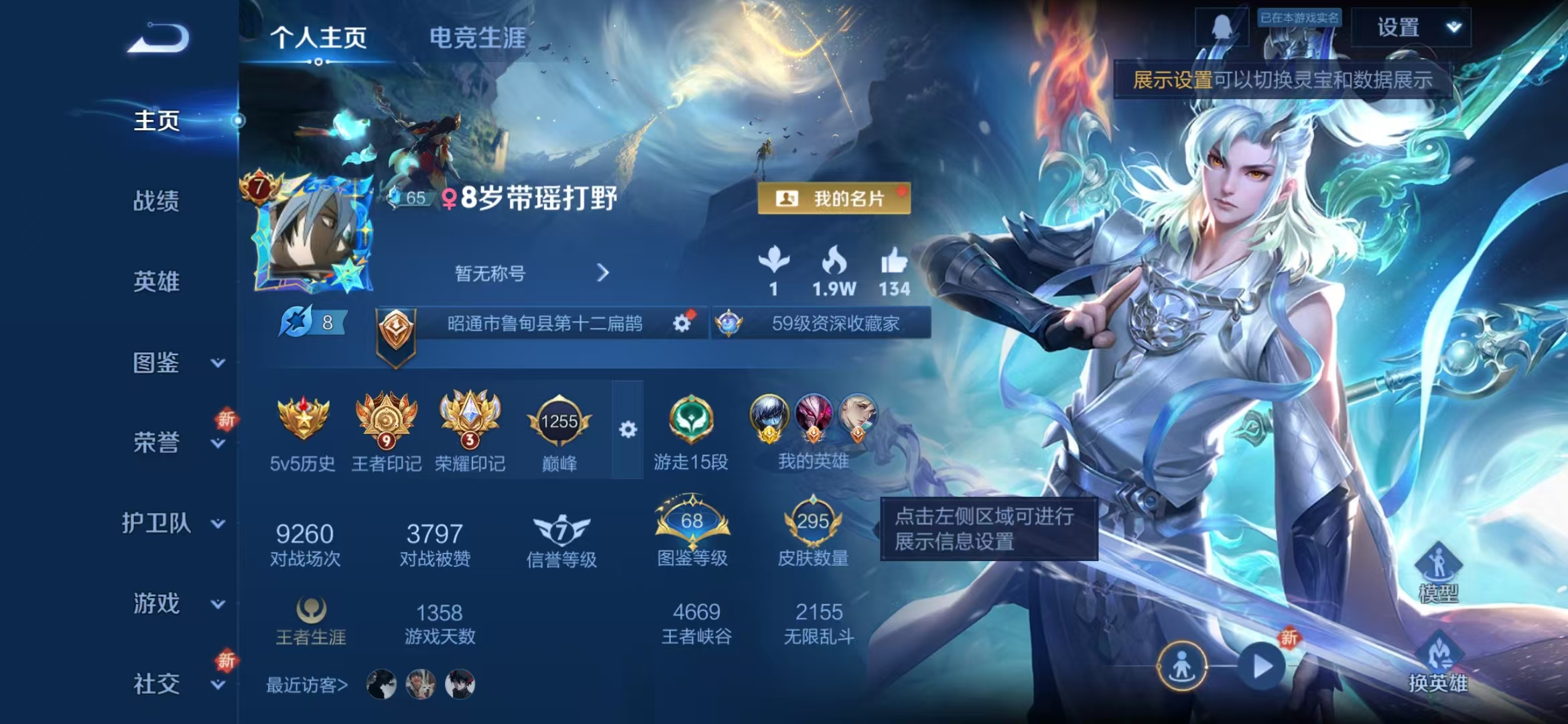The image size is (1568, 724).
Task: Switch to the 电竞生涯 tab
Action: coord(477,39)
